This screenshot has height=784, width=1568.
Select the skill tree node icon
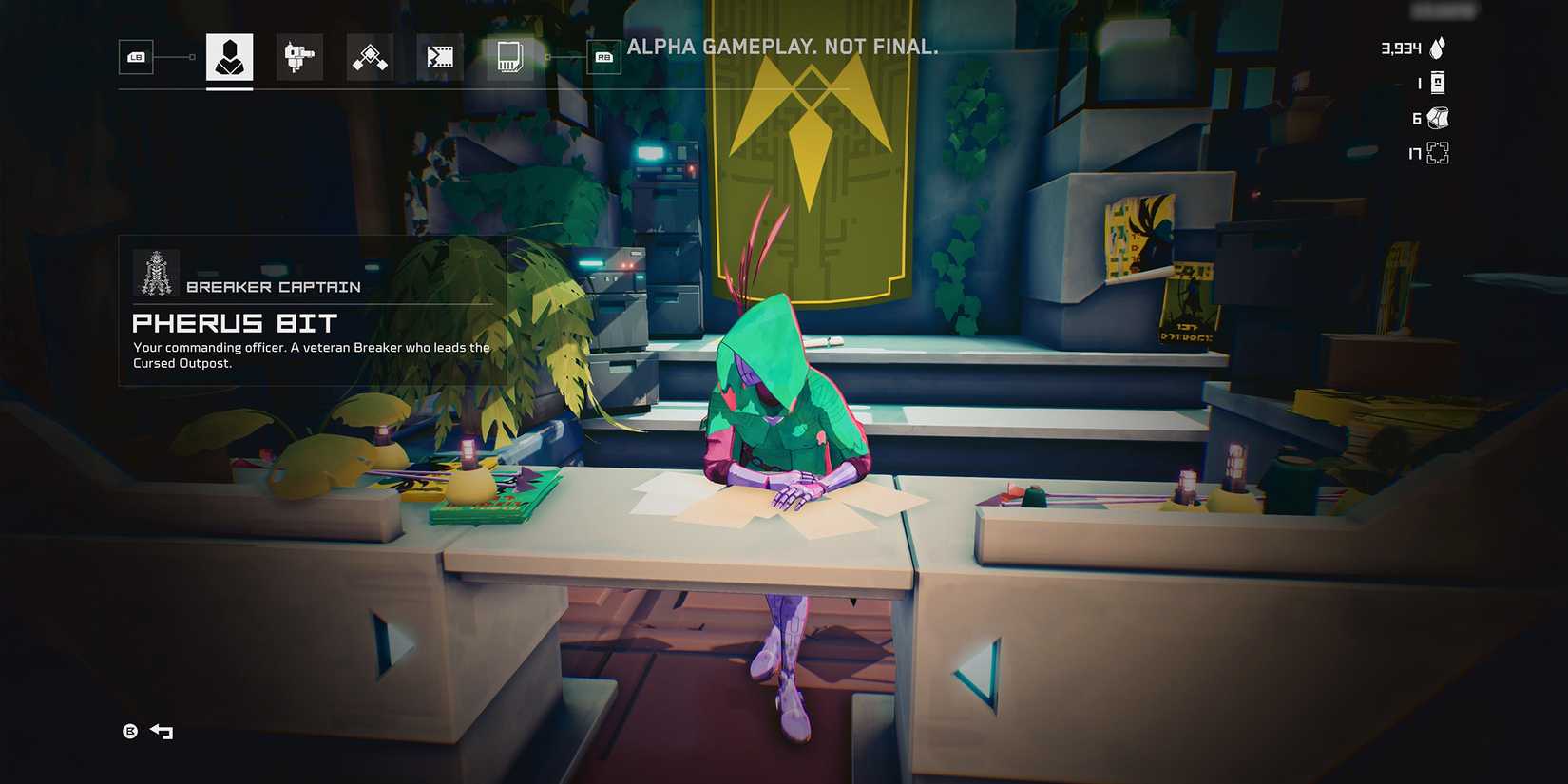[x=369, y=57]
